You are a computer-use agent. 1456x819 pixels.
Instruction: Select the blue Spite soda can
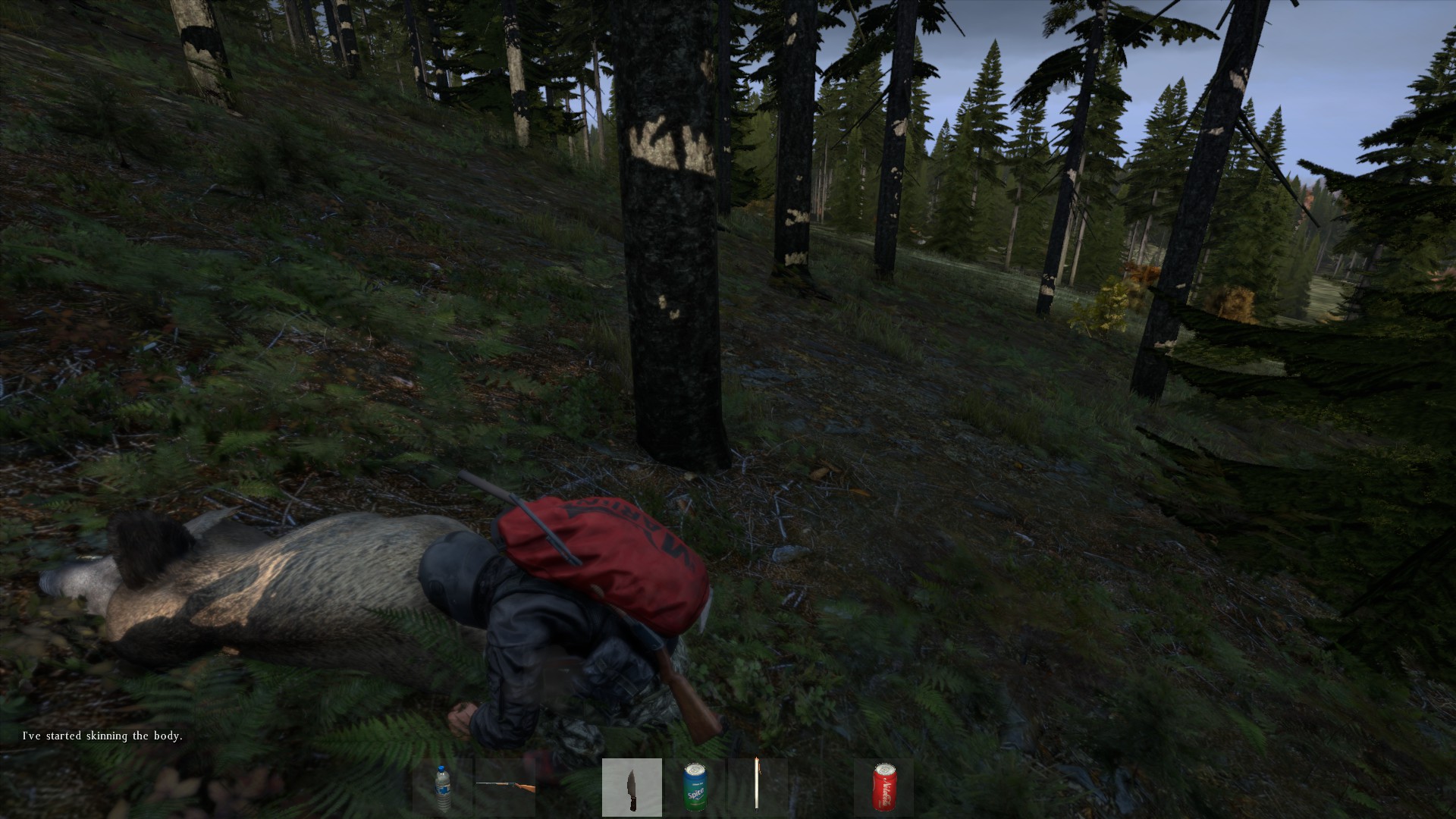[695, 787]
